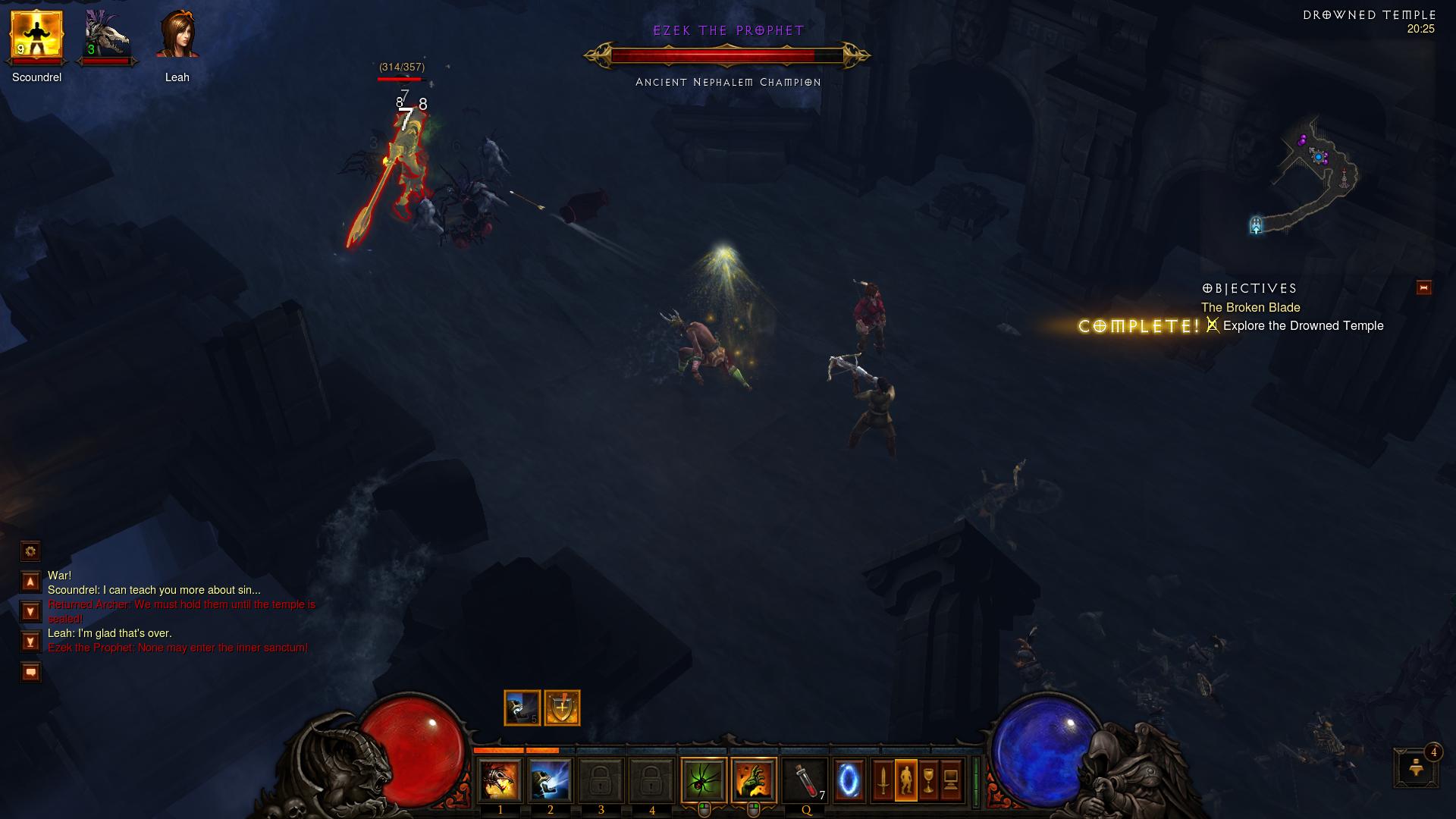Activate the fiery mask skill in slot 1
Screen dimensions: 1456x819
pos(500,780)
